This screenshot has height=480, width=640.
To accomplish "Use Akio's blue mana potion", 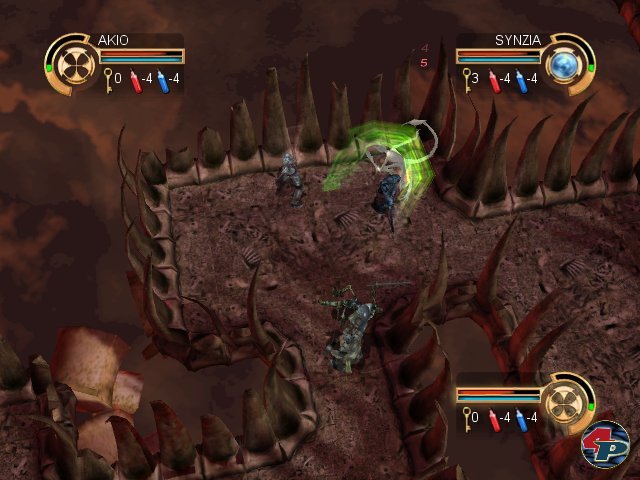I will (x=161, y=79).
